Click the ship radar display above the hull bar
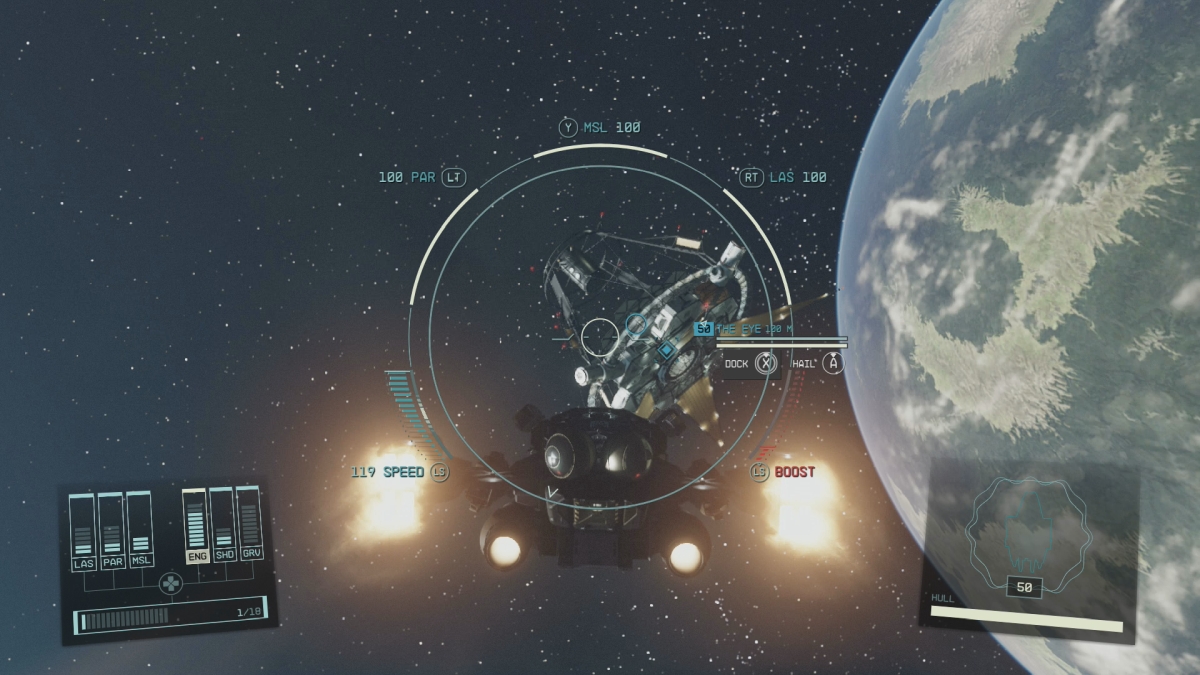The image size is (1200, 675). coord(1023,528)
